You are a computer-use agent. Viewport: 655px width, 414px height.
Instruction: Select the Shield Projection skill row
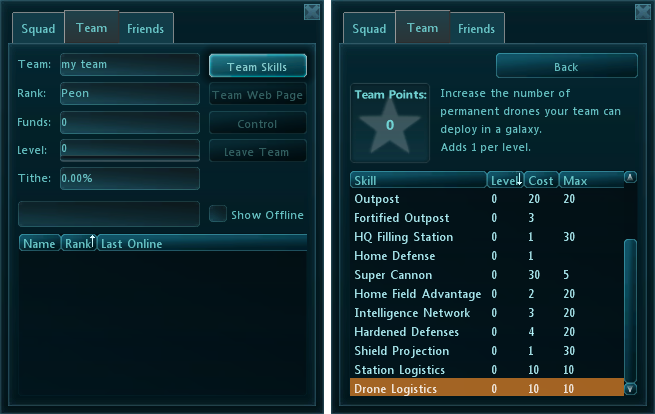click(418, 351)
